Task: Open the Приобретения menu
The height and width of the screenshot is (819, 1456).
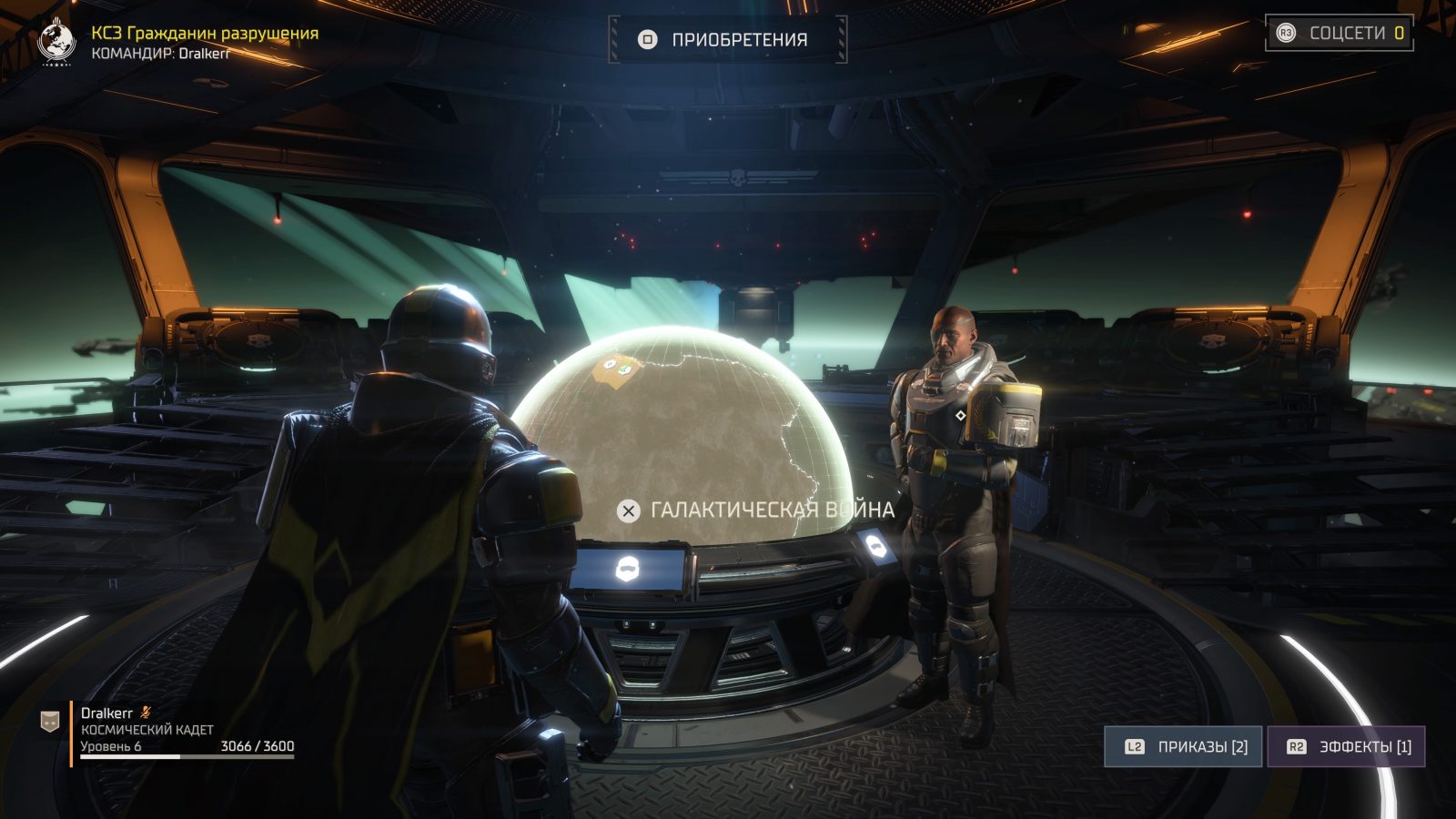Action: click(x=727, y=40)
